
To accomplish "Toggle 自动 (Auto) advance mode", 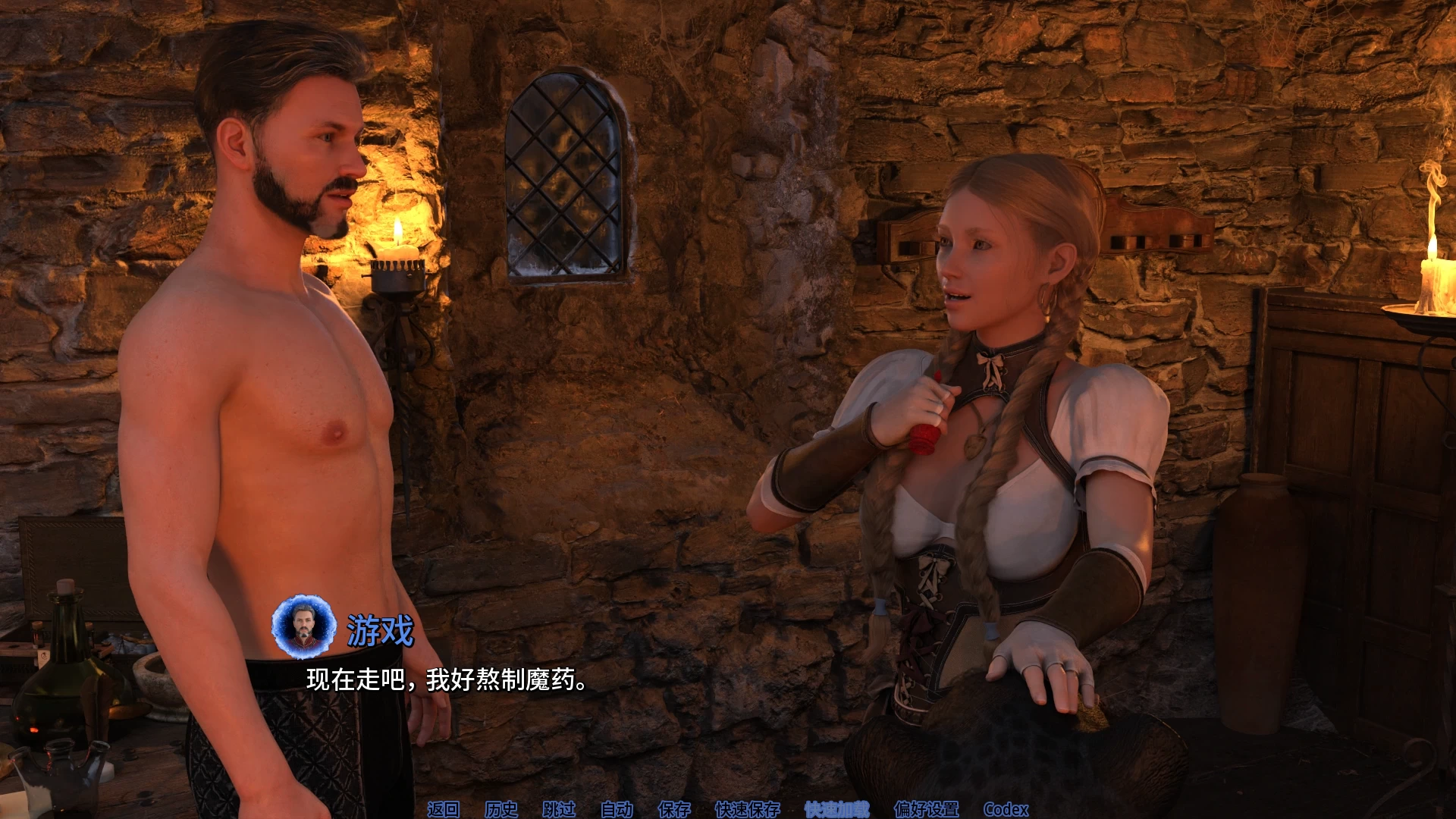I will (x=617, y=809).
